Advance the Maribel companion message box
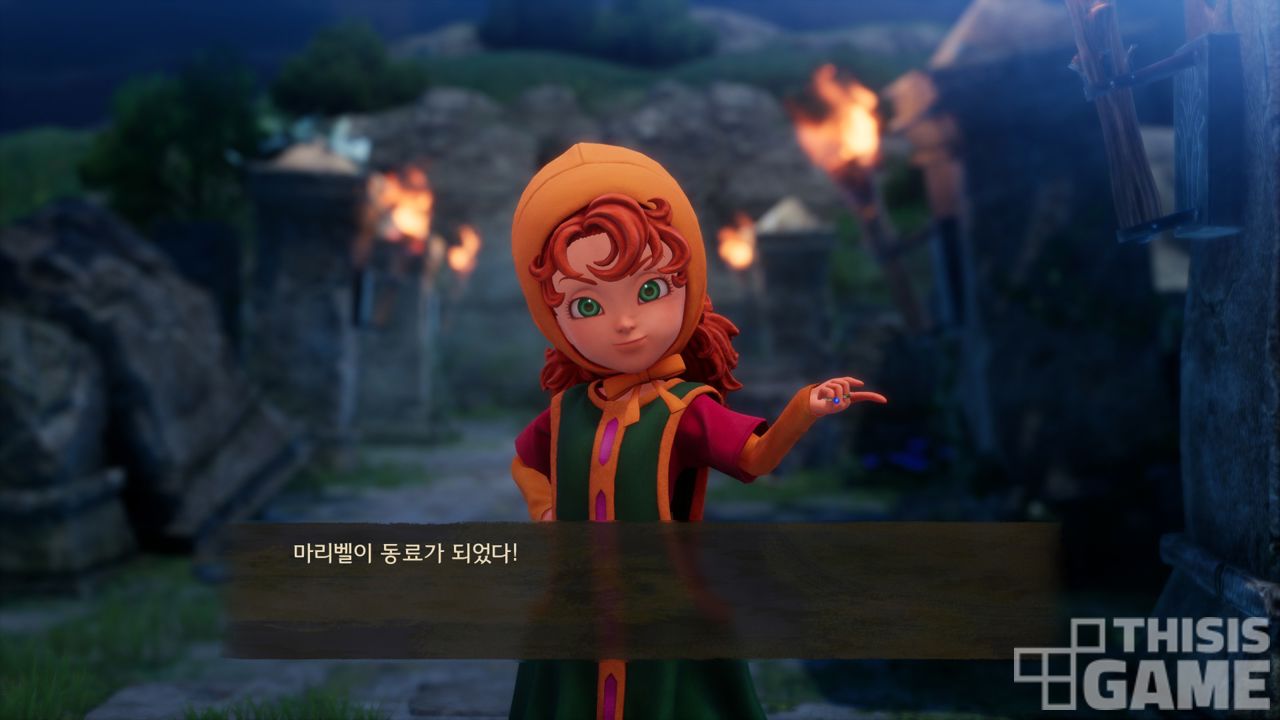The width and height of the screenshot is (1280, 720). 640,590
